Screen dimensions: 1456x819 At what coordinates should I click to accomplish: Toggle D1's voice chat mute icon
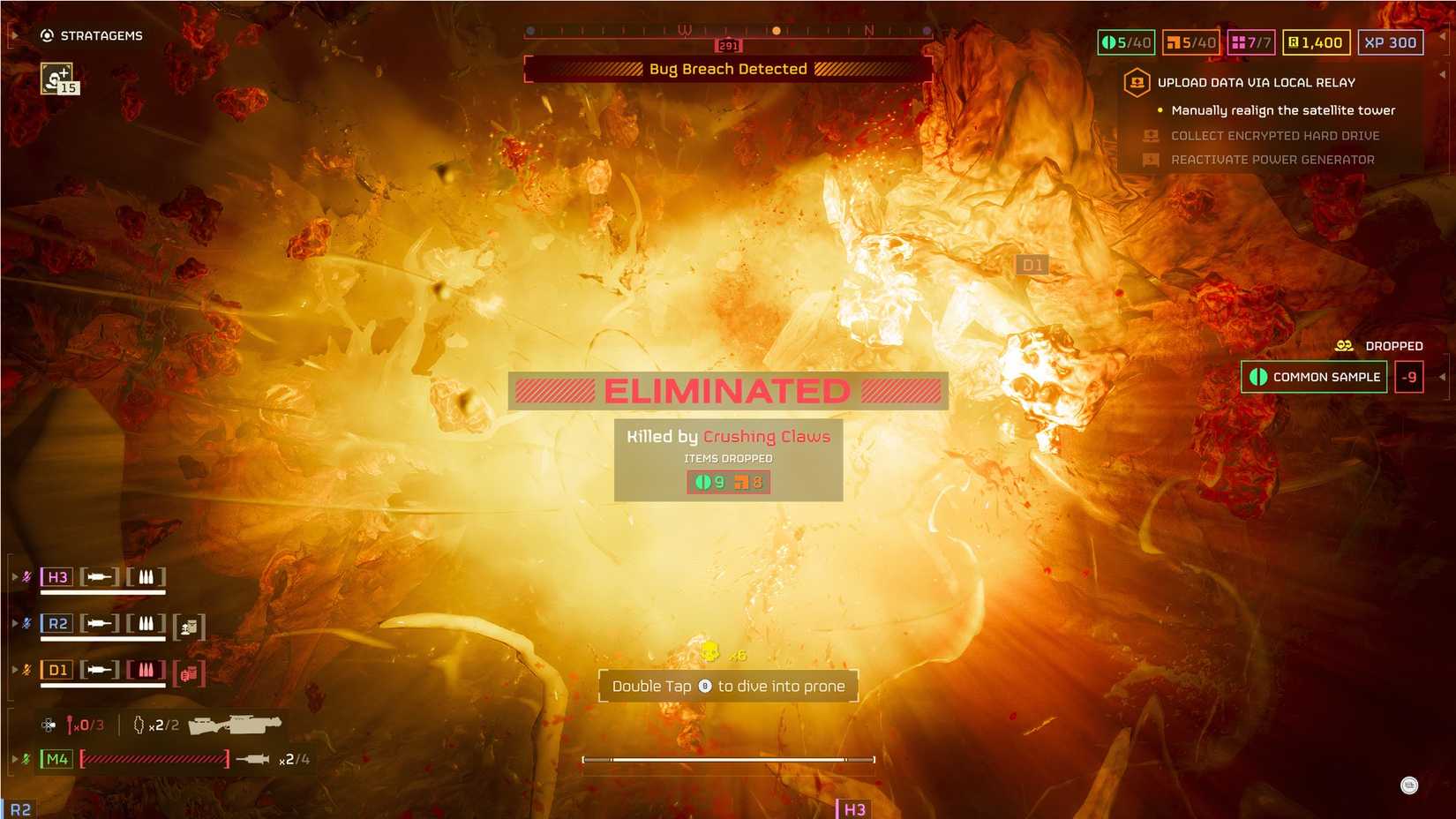click(x=26, y=671)
